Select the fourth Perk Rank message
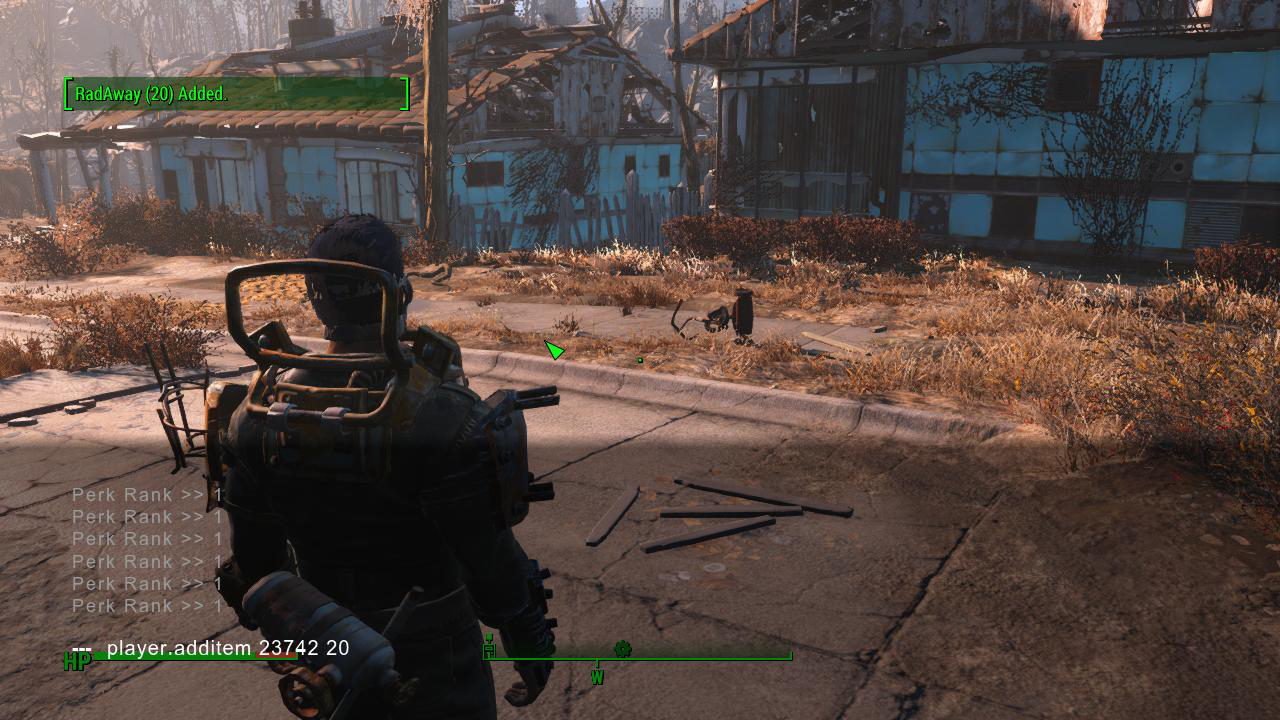The image size is (1280, 720). [x=146, y=562]
